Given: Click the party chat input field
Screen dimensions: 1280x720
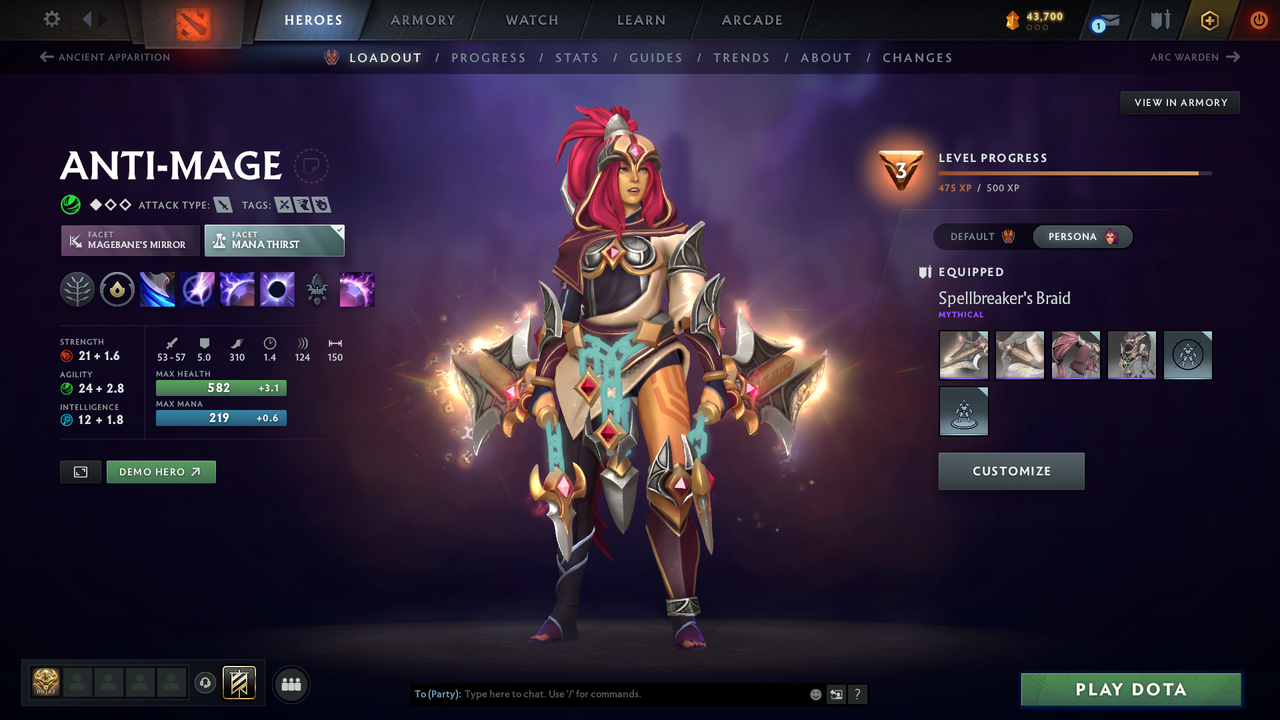Looking at the screenshot, I should 600,693.
